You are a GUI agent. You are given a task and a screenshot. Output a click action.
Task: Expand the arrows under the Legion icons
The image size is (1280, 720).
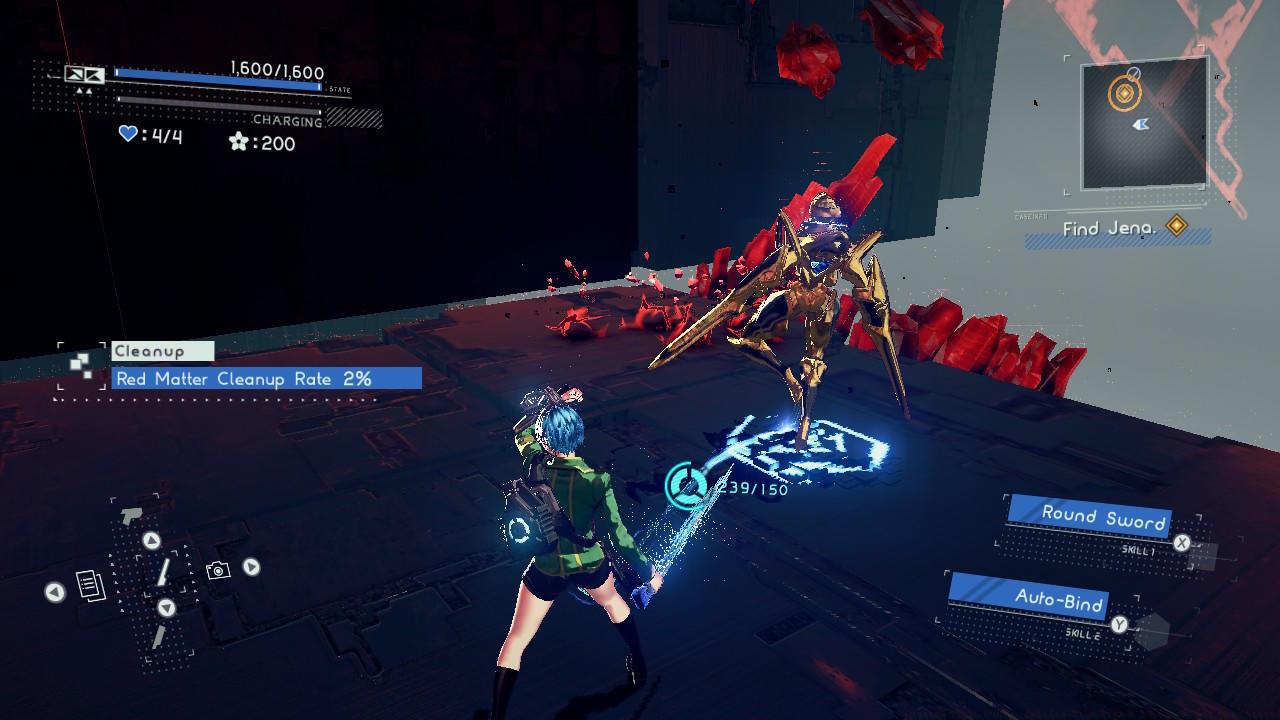pyautogui.click(x=84, y=89)
